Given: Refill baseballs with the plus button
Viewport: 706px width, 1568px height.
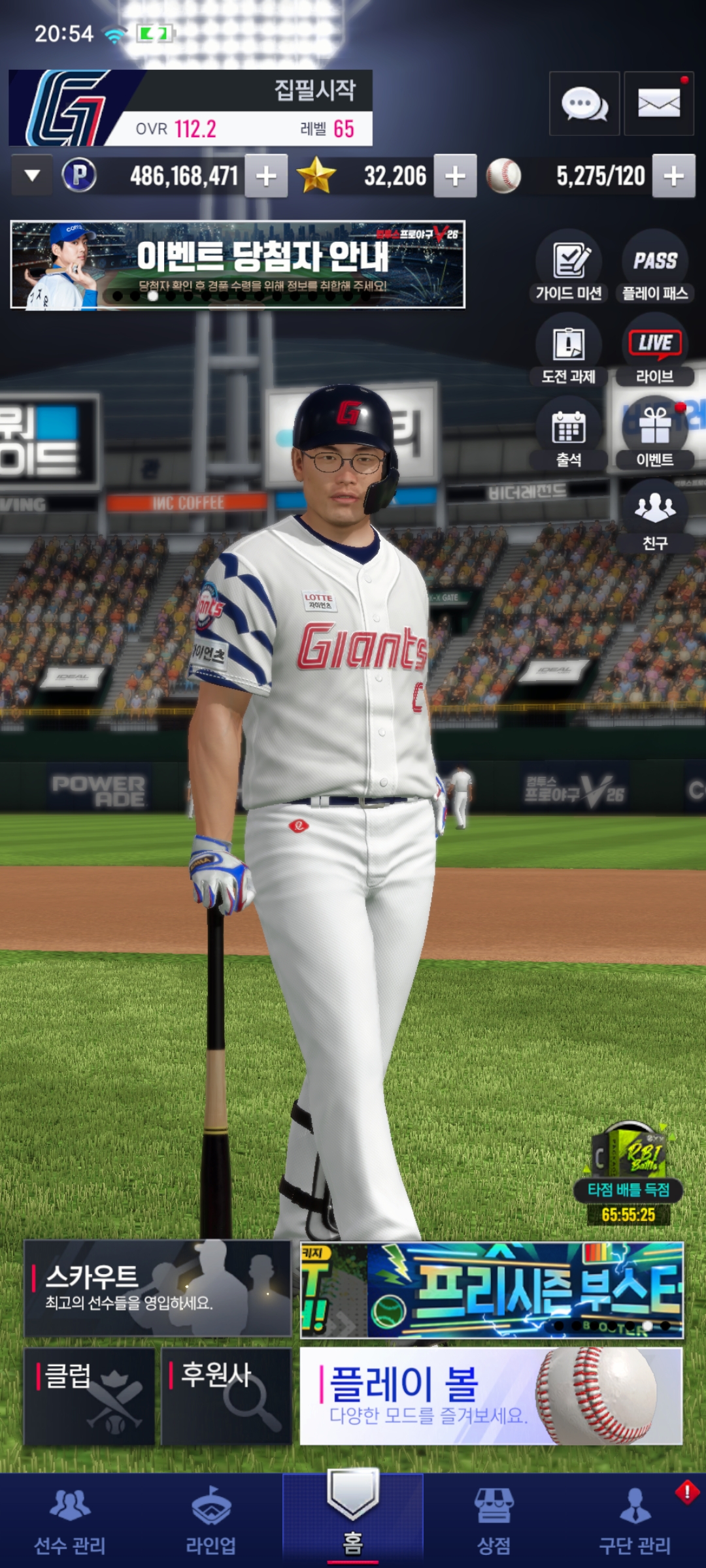Looking at the screenshot, I should pyautogui.click(x=673, y=176).
